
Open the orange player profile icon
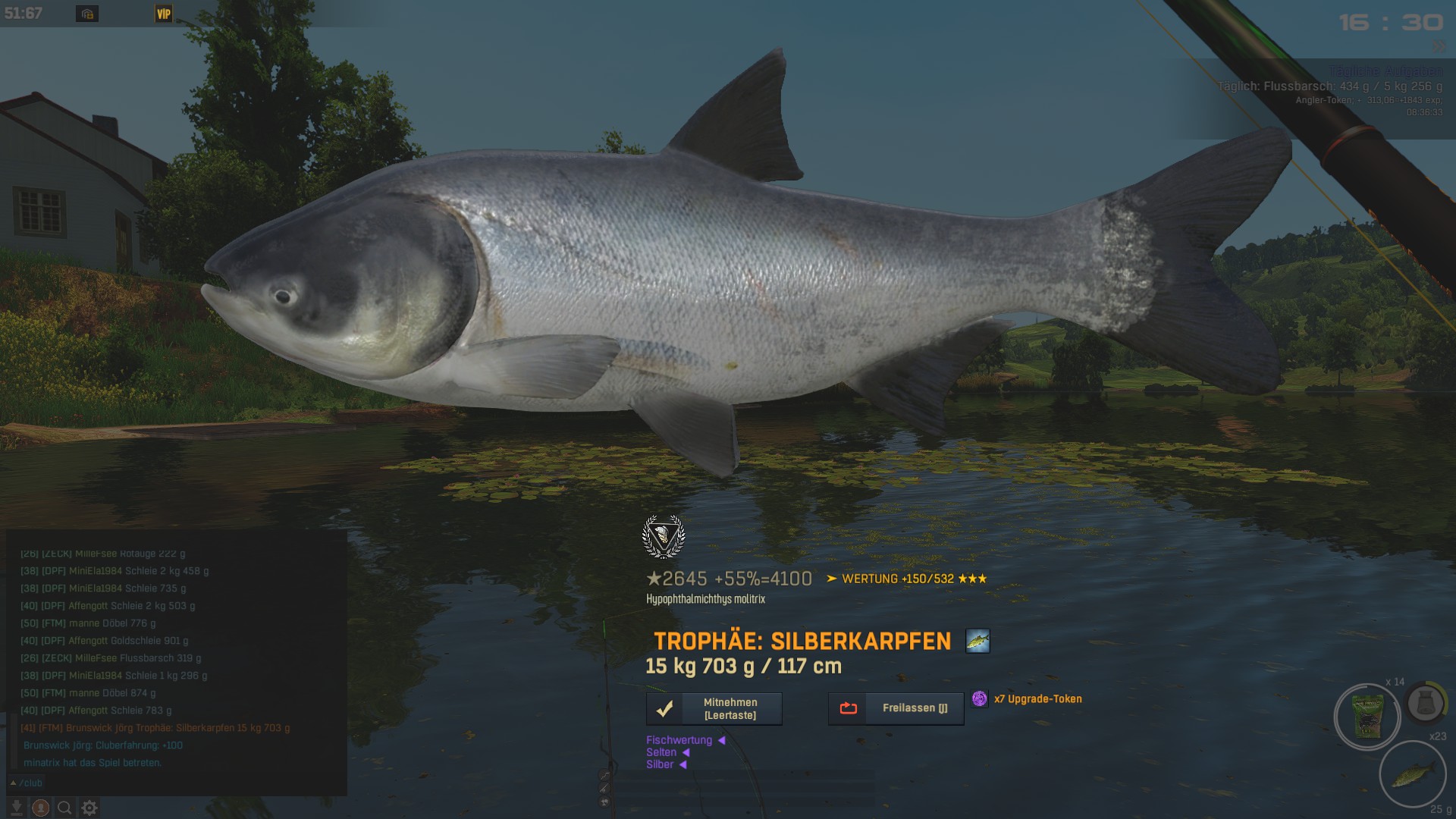41,808
